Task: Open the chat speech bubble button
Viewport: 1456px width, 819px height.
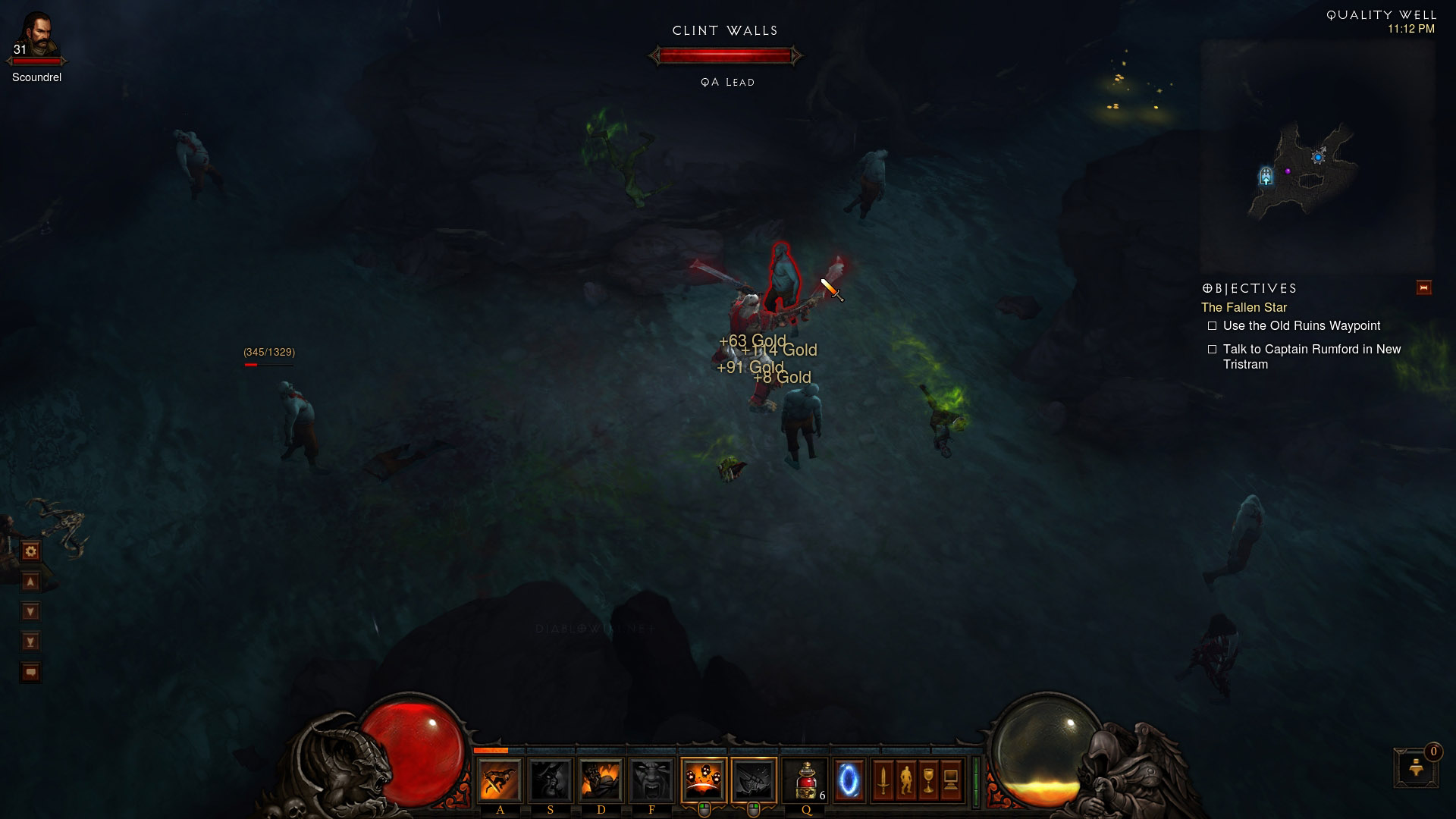Action: click(31, 673)
